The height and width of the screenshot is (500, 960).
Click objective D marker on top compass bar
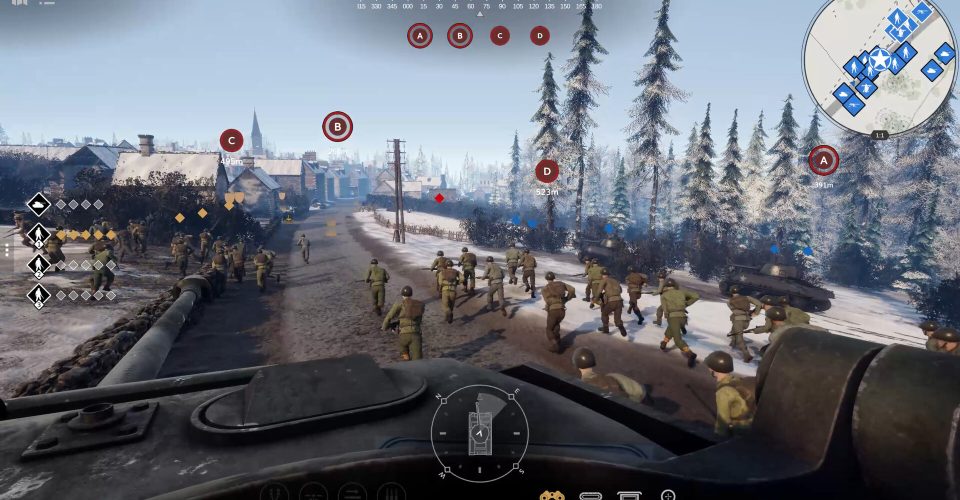tap(540, 36)
